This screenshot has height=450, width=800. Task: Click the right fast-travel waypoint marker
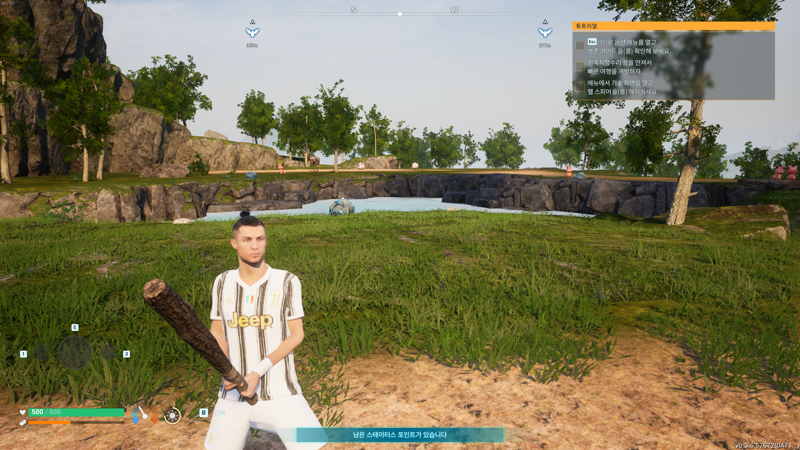point(545,32)
